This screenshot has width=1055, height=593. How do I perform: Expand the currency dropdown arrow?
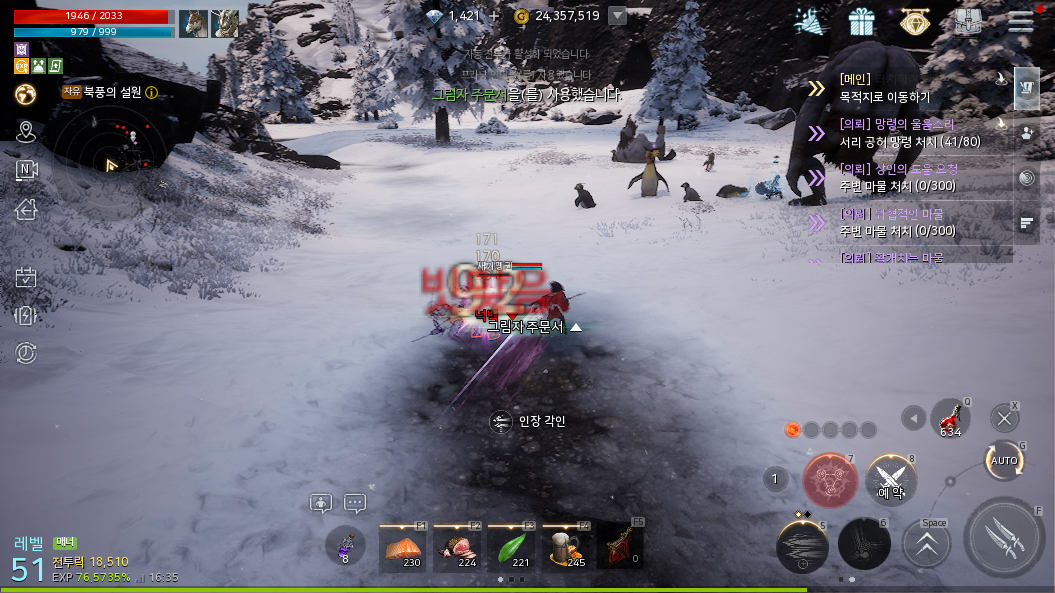[618, 16]
